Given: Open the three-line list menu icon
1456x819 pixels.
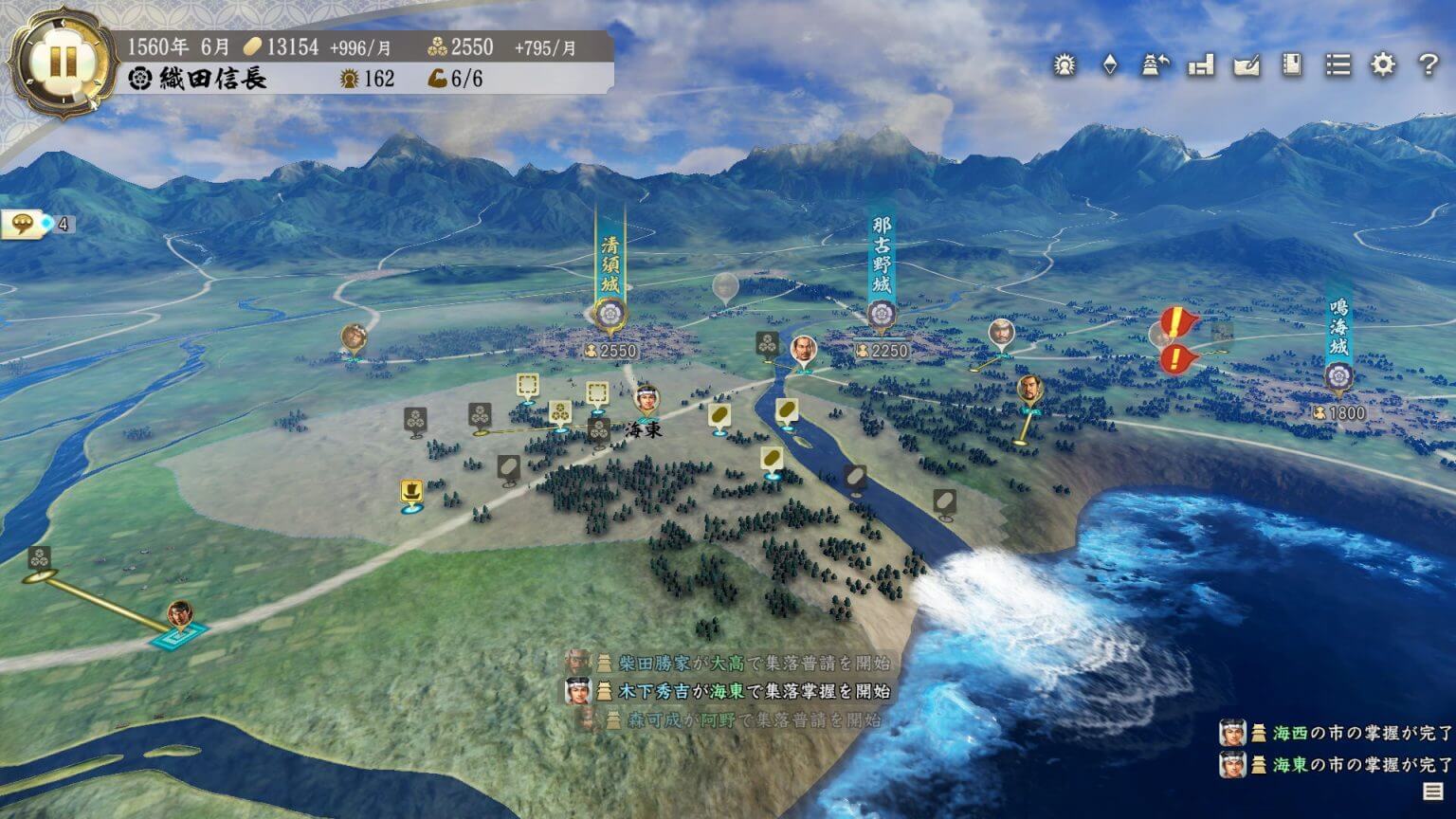Looking at the screenshot, I should pyautogui.click(x=1338, y=65).
